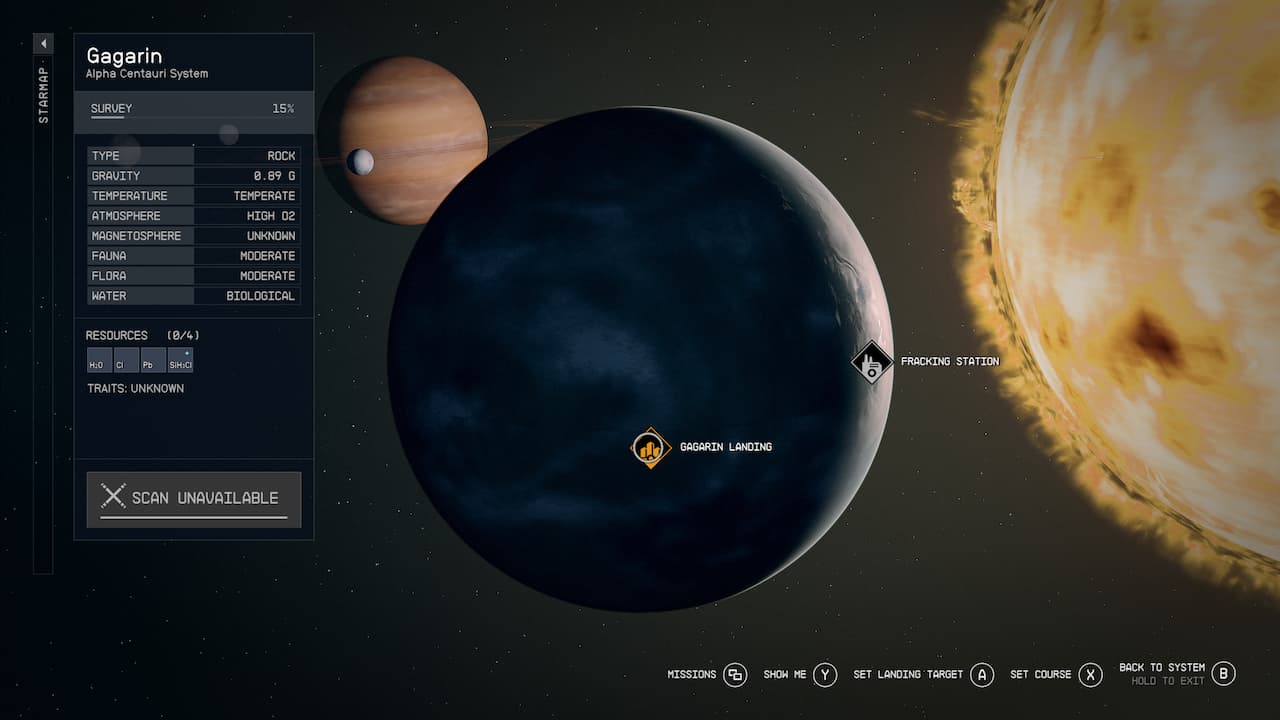This screenshot has height=720, width=1280.
Task: Select the H2O resource tile
Action: (x=99, y=361)
